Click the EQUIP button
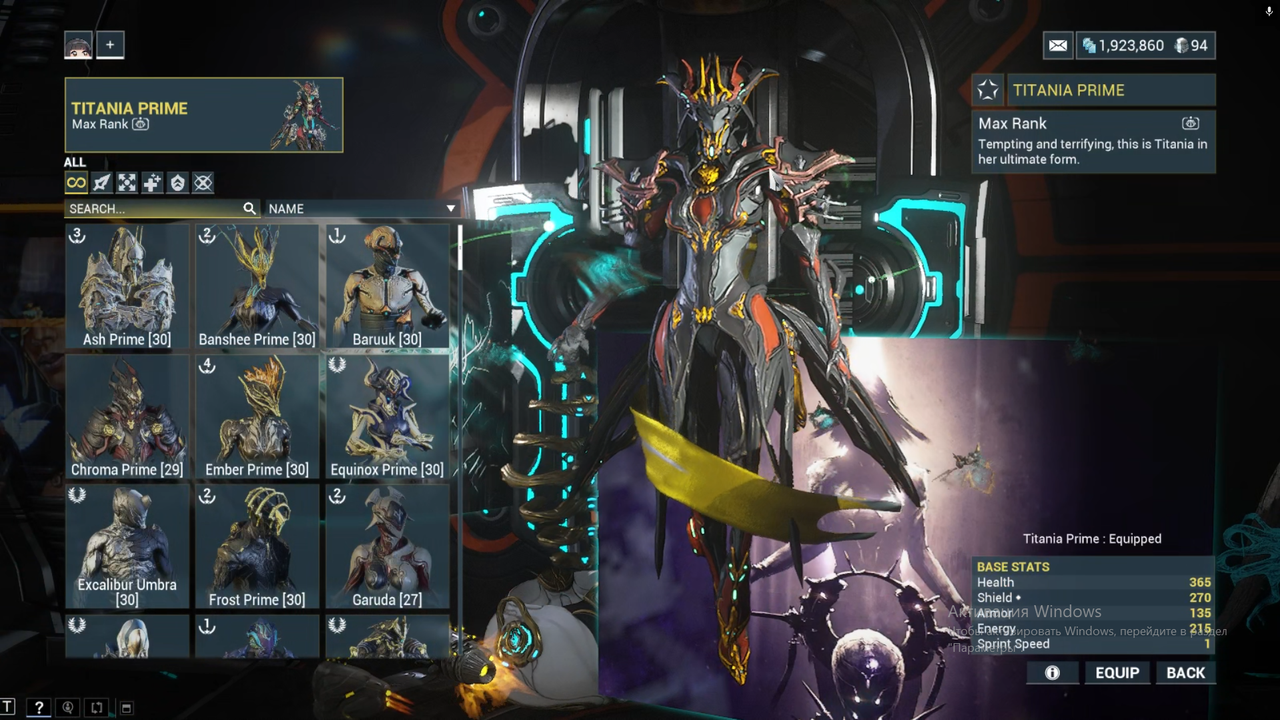Image resolution: width=1280 pixels, height=720 pixels. [1117, 673]
